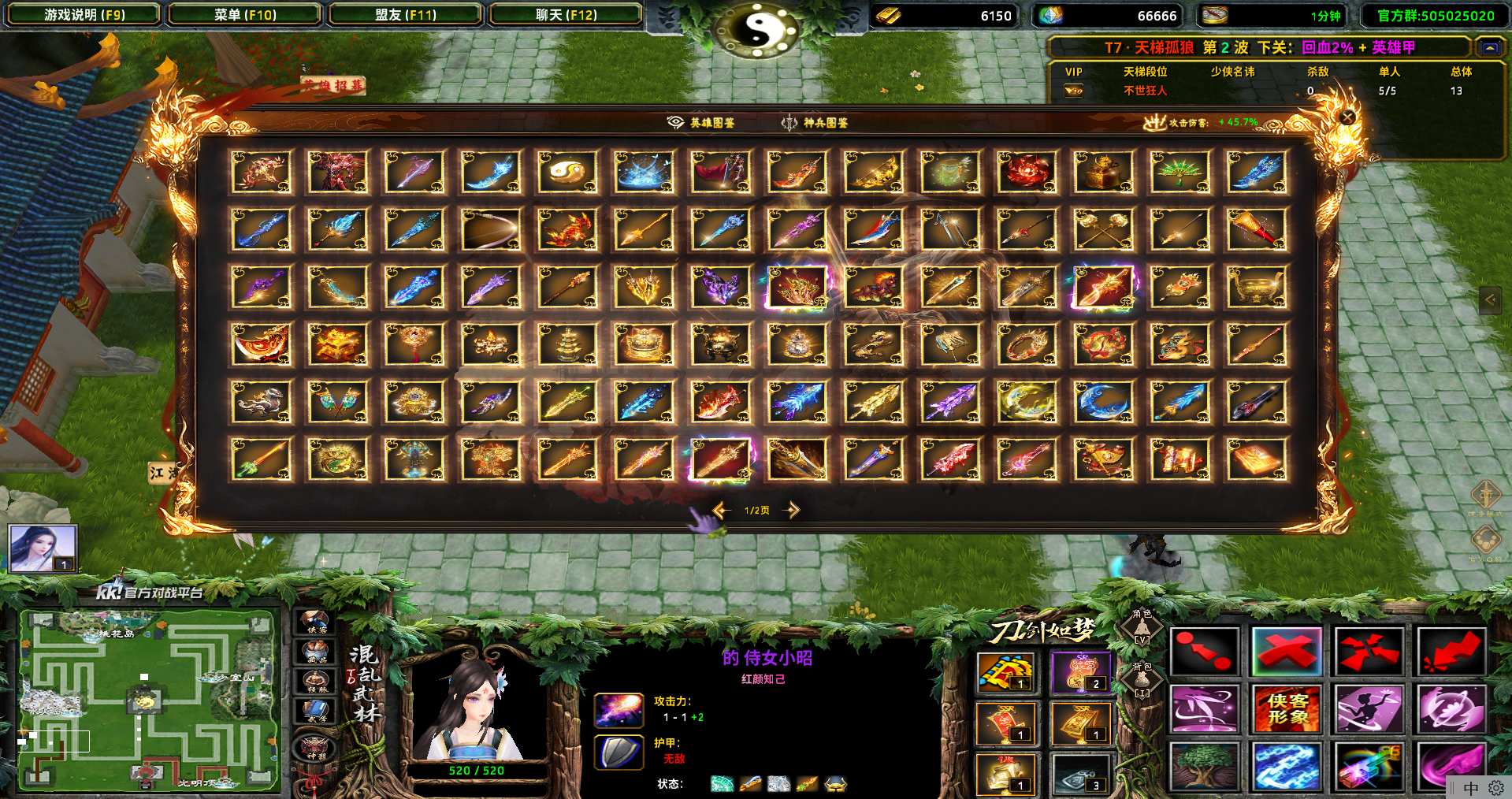Click the 侠客形象 command icon
The image size is (1512, 799).
coord(1286,708)
